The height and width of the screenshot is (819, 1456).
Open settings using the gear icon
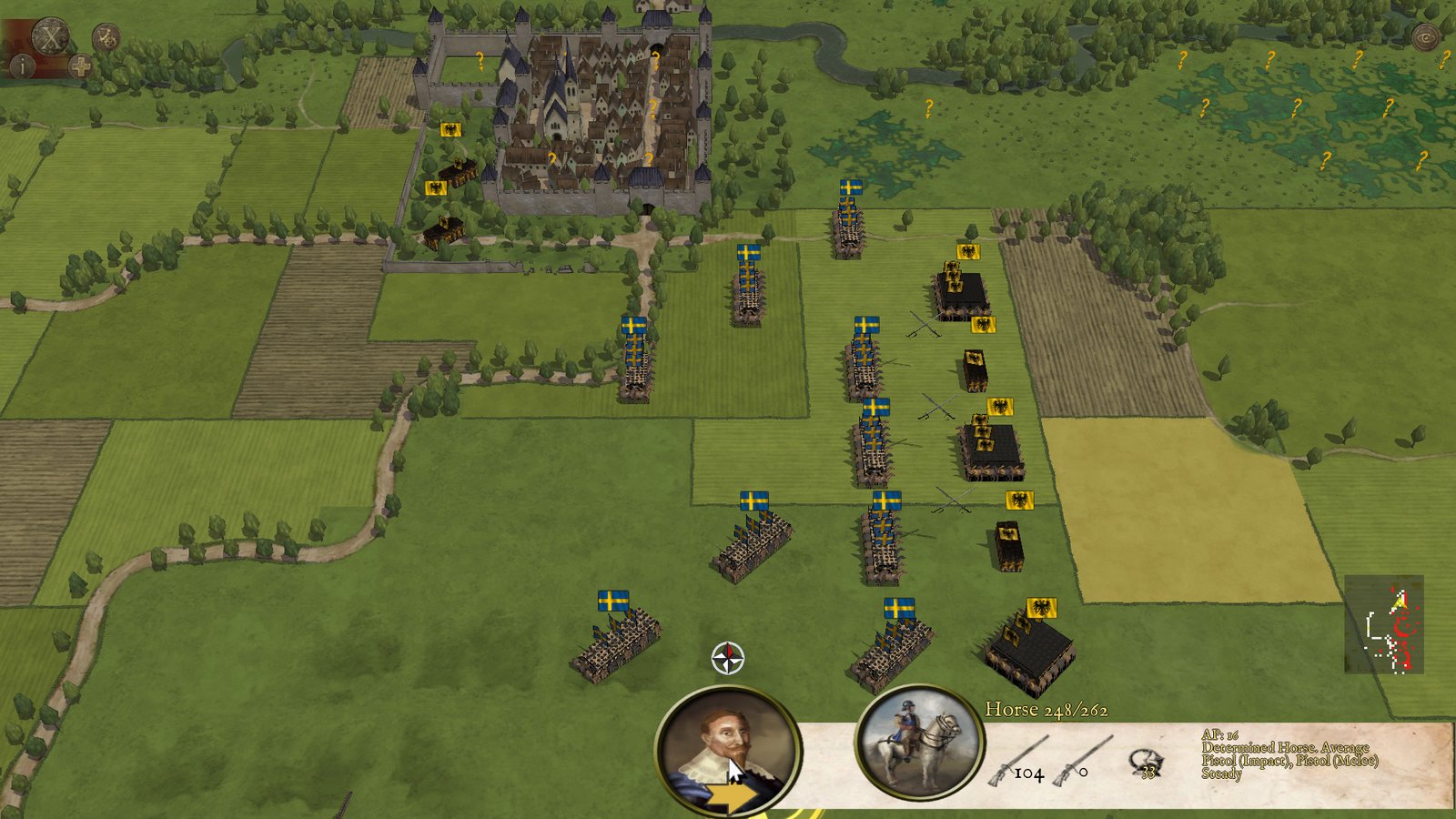(106, 37)
